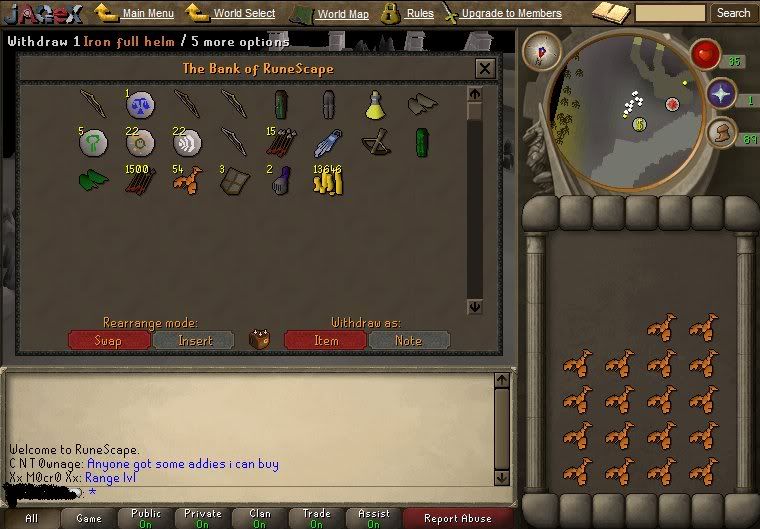
Task: Select Swap rearrange mode
Action: pos(109,341)
